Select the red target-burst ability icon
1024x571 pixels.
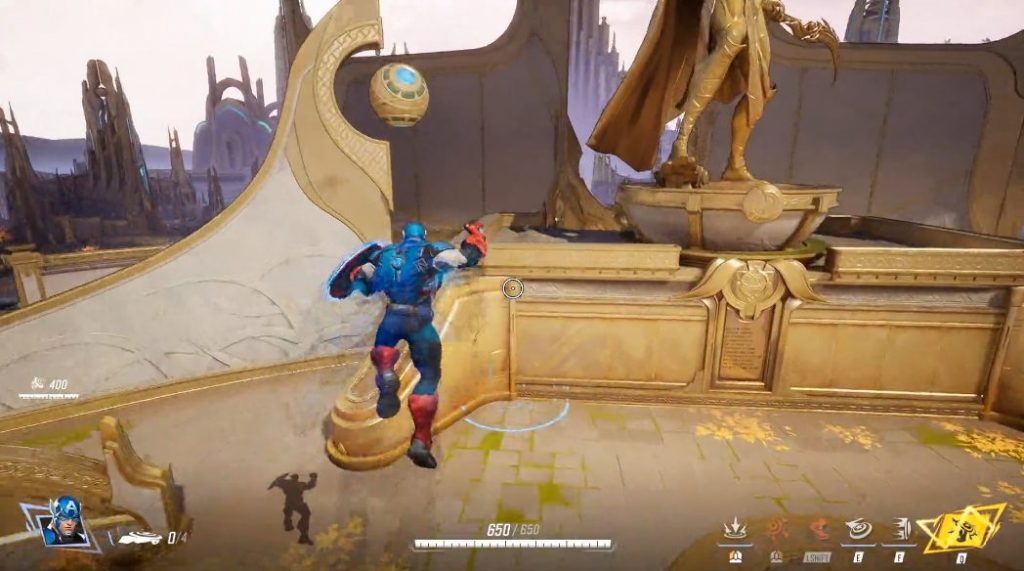776,529
